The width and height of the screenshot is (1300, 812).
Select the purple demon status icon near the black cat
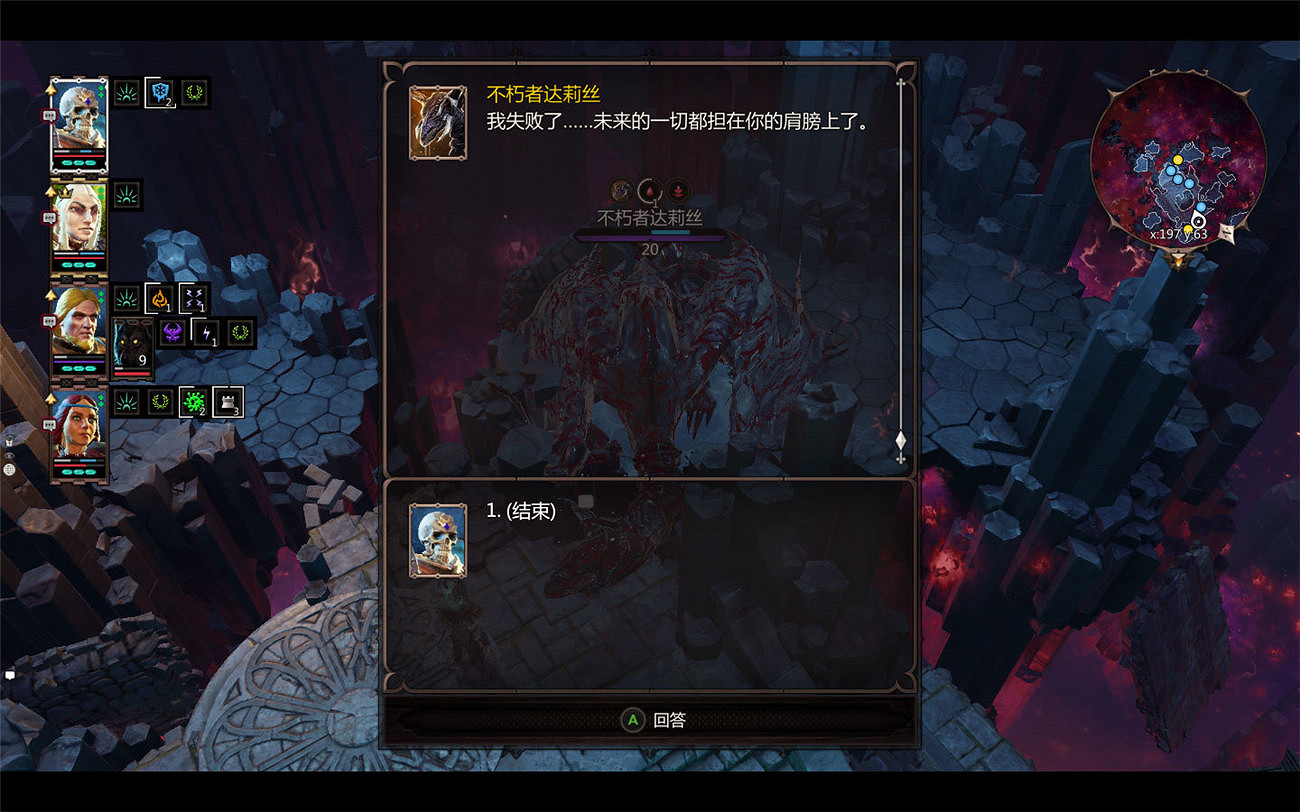tap(172, 333)
